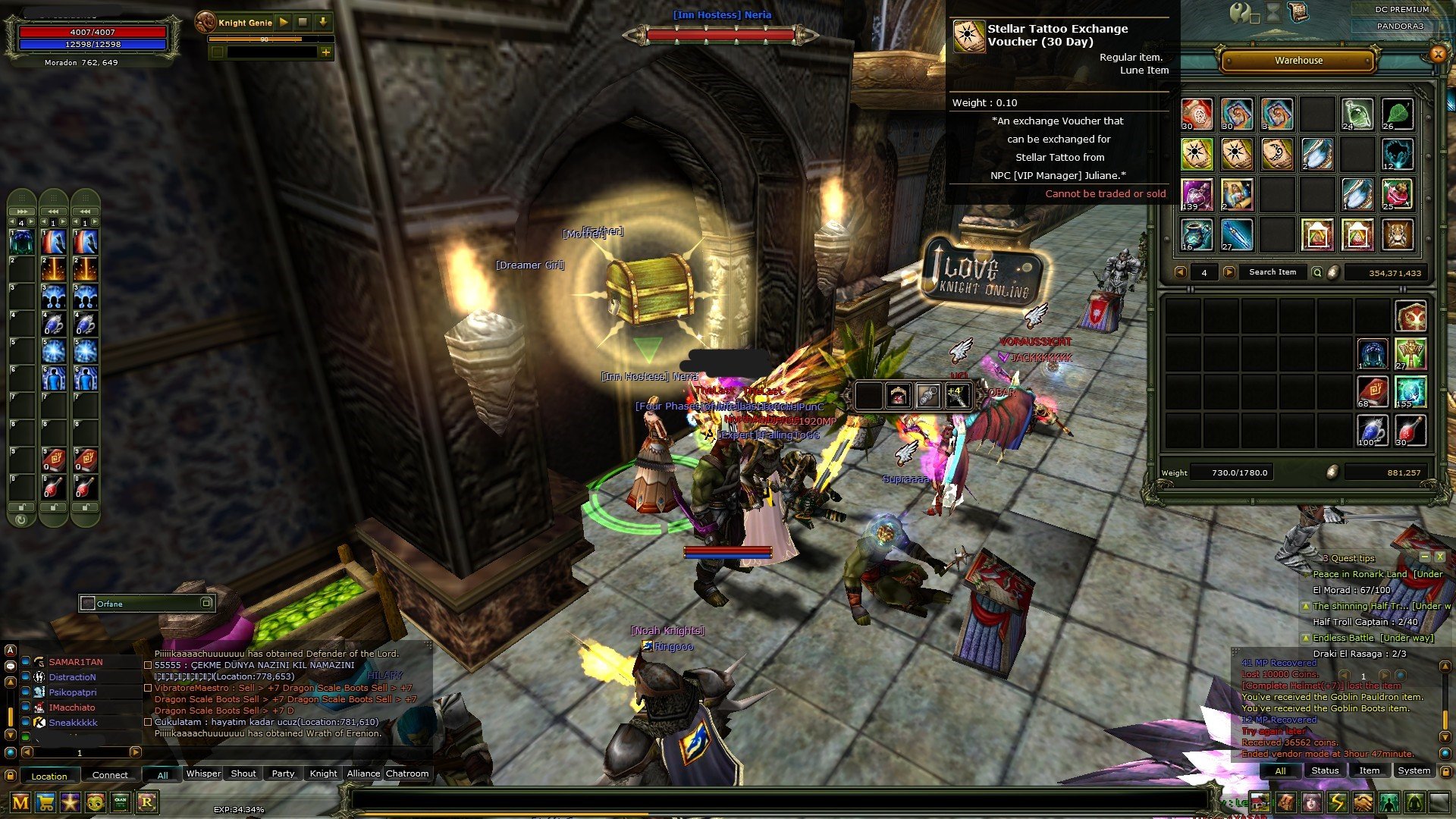Open the Moradon map icon in bottom toolbar
The height and width of the screenshot is (819, 1456).
tap(20, 802)
